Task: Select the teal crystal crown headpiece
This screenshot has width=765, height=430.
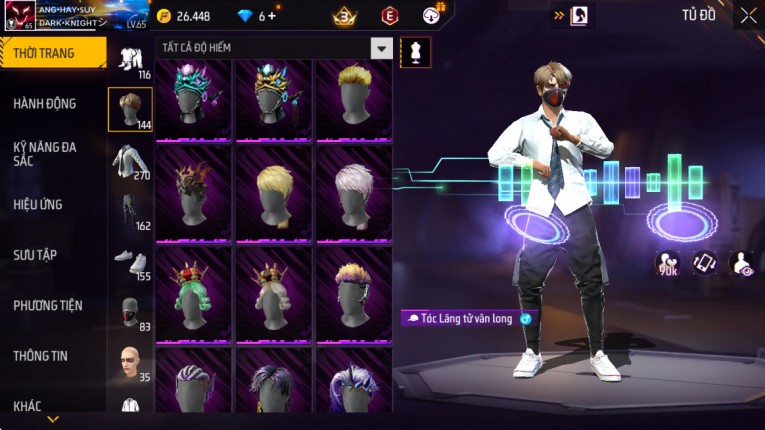Action: [x=194, y=100]
